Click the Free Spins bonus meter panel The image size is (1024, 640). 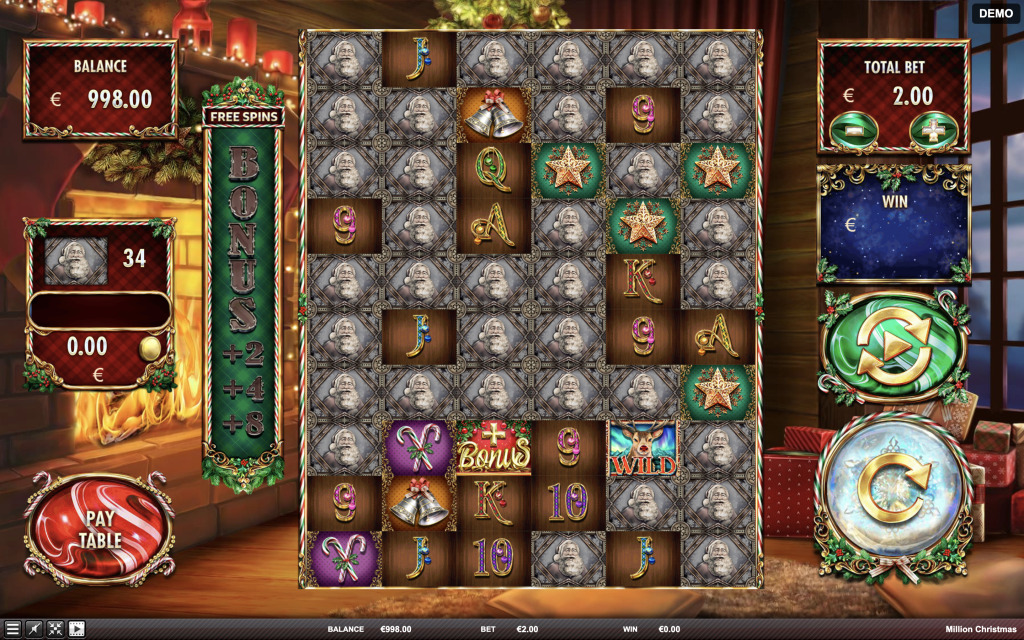[243, 290]
